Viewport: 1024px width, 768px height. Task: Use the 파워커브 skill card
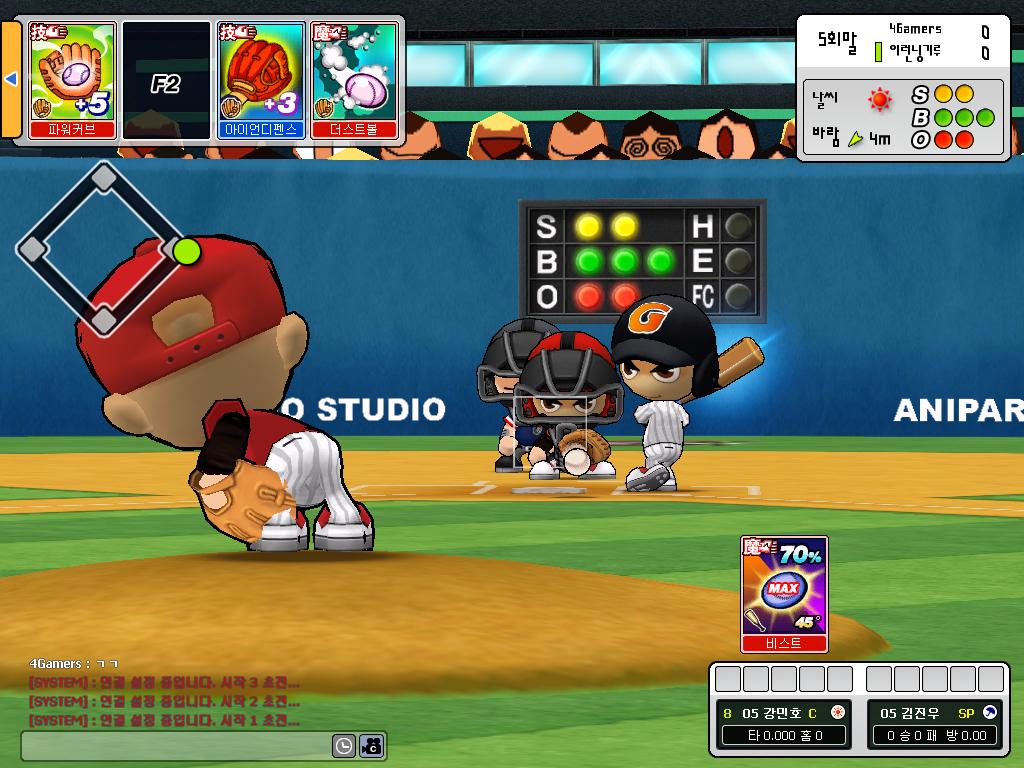pyautogui.click(x=72, y=79)
